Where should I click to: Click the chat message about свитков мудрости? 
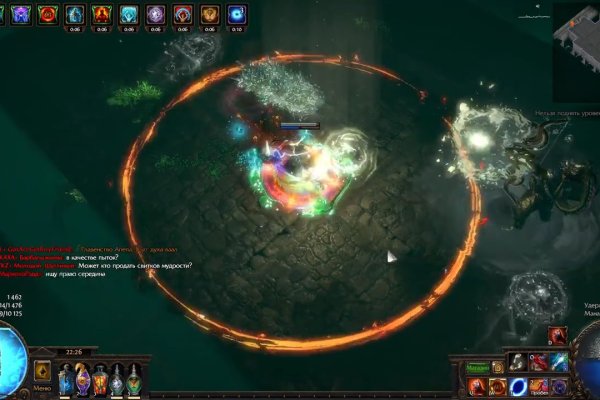[x=110, y=266]
